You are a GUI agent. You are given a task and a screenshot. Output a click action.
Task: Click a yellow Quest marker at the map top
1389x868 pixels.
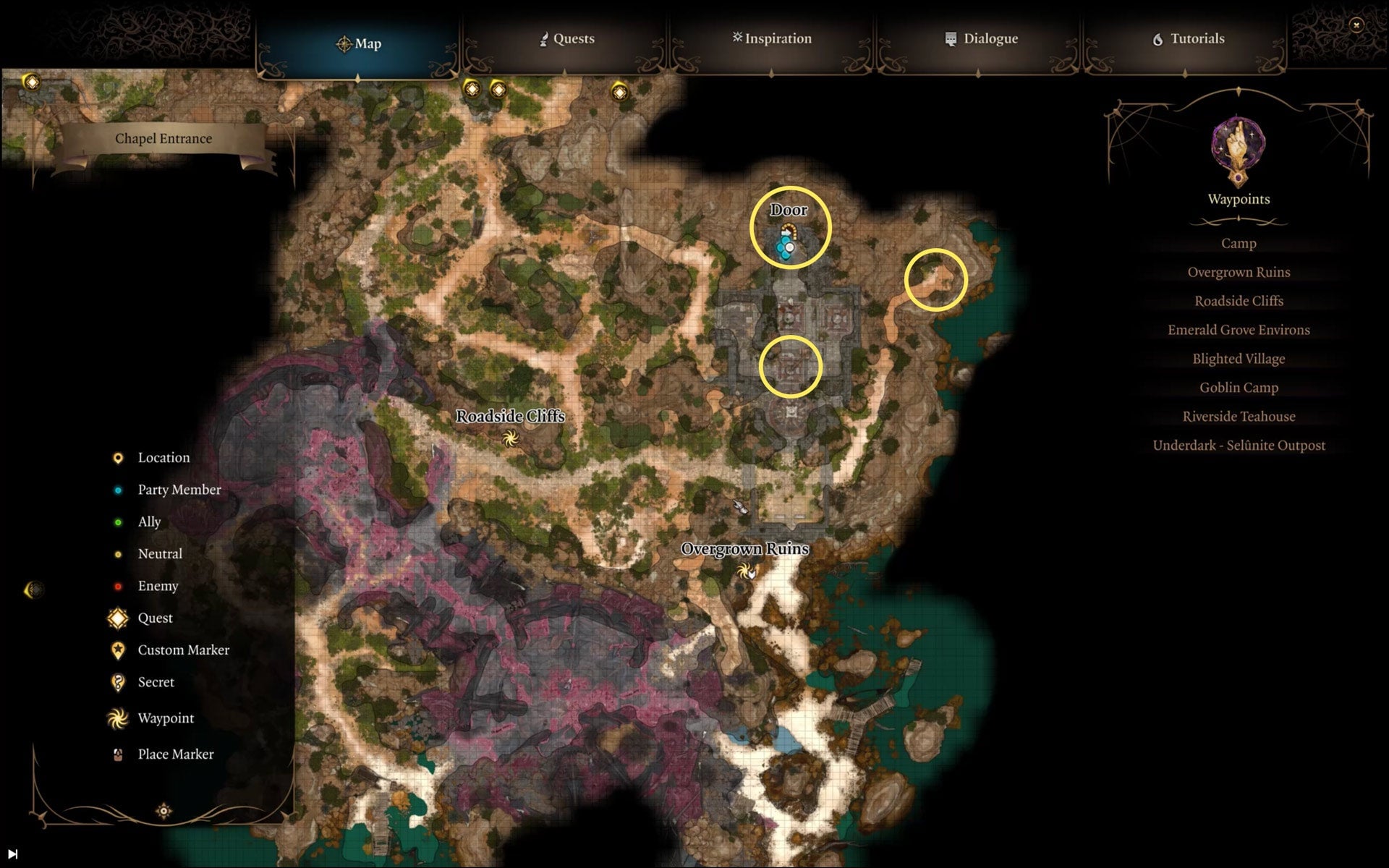pyautogui.click(x=473, y=90)
